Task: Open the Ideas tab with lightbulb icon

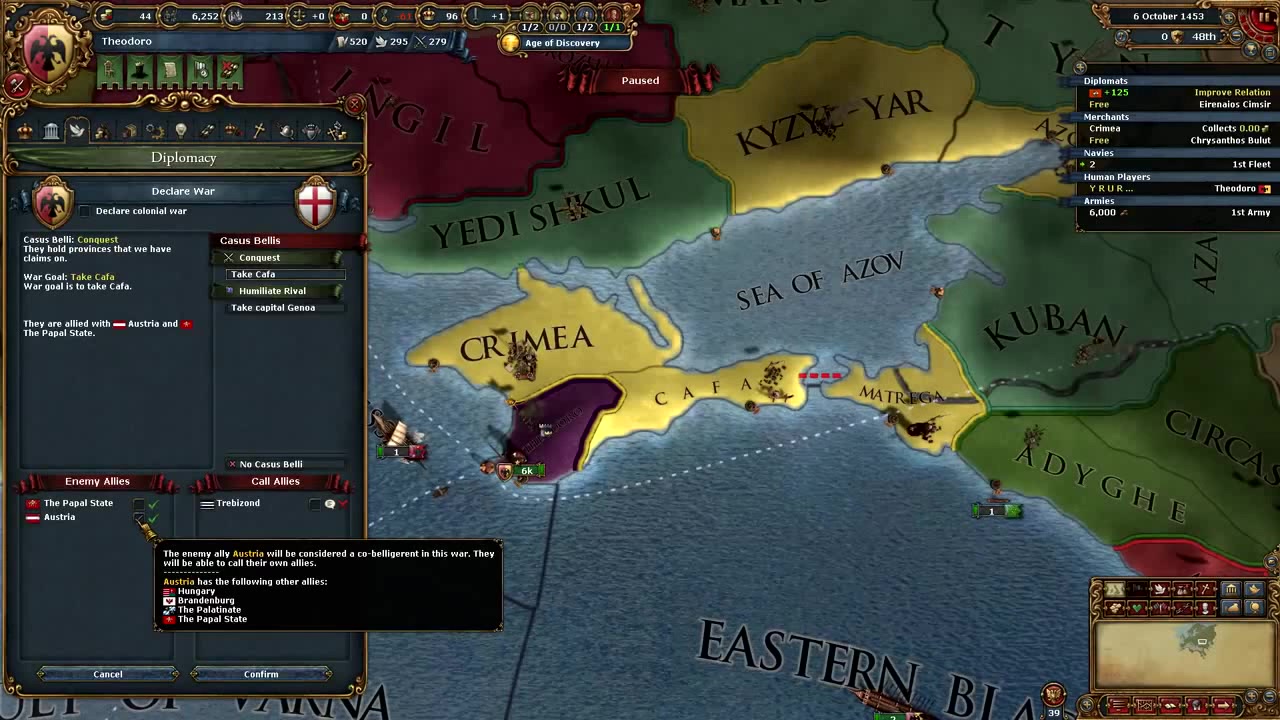Action: [x=181, y=130]
